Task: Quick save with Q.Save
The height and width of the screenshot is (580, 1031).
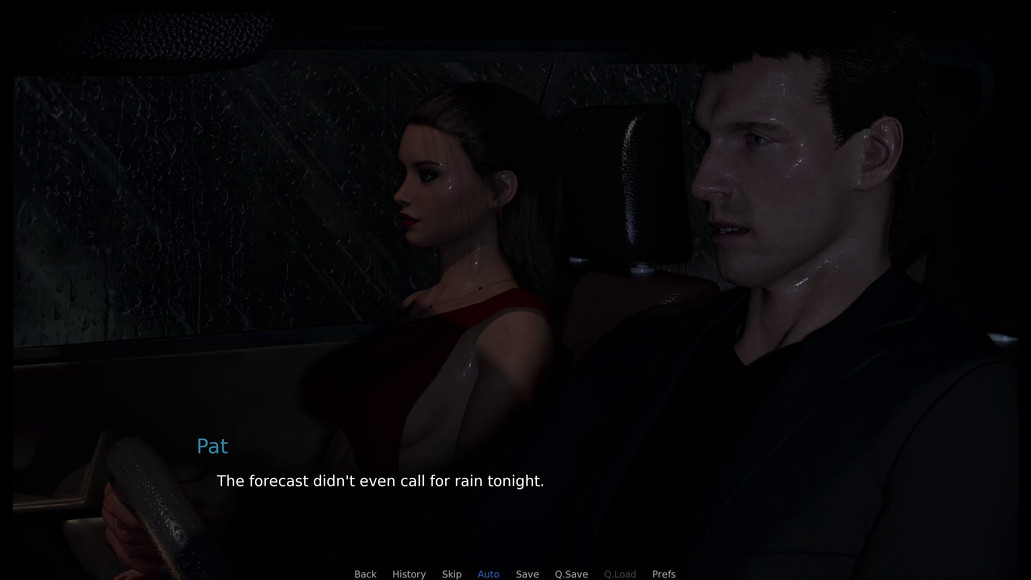Action: point(571,574)
